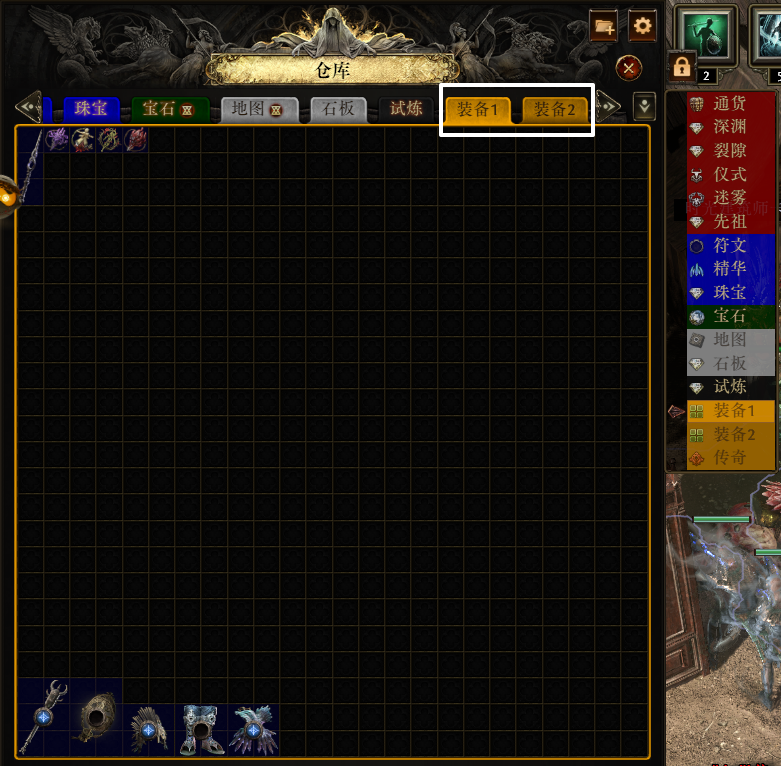Click the add-folder button above the stash
This screenshot has width=781, height=766.
[604, 26]
